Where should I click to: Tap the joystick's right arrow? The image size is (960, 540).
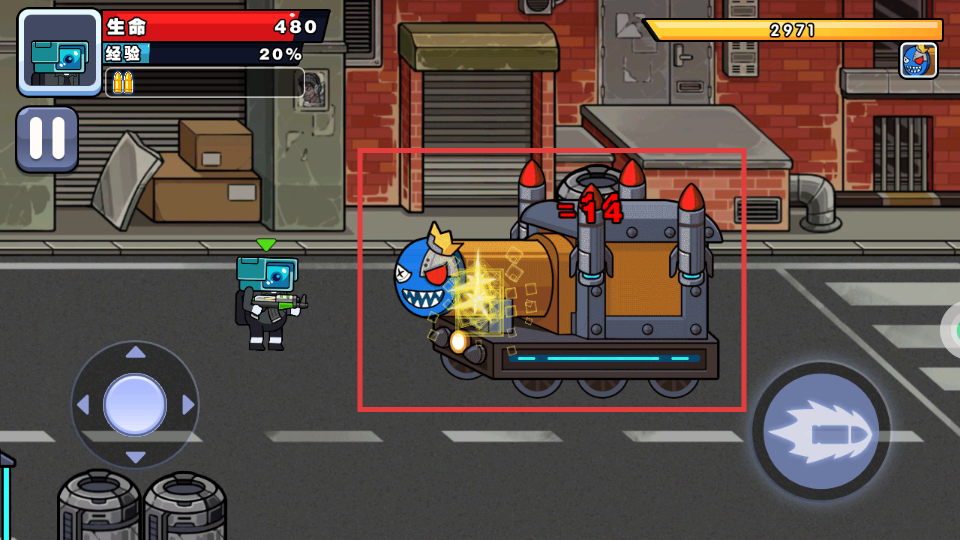pos(188,405)
